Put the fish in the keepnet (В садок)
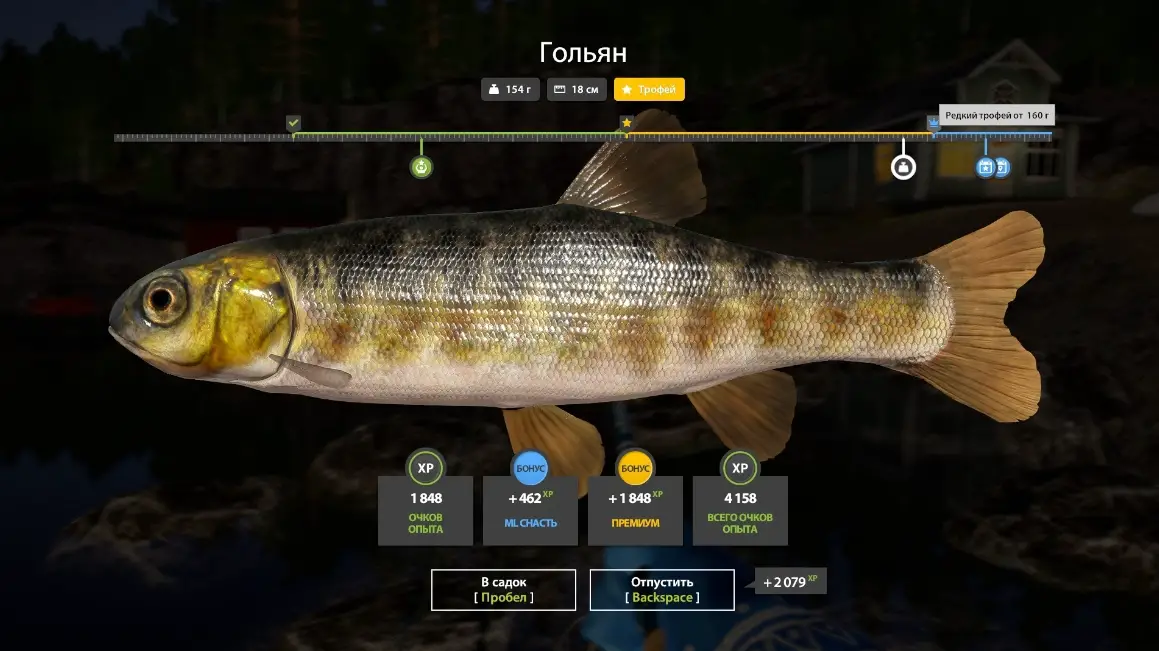Screen dimensions: 1159x651 503,589
